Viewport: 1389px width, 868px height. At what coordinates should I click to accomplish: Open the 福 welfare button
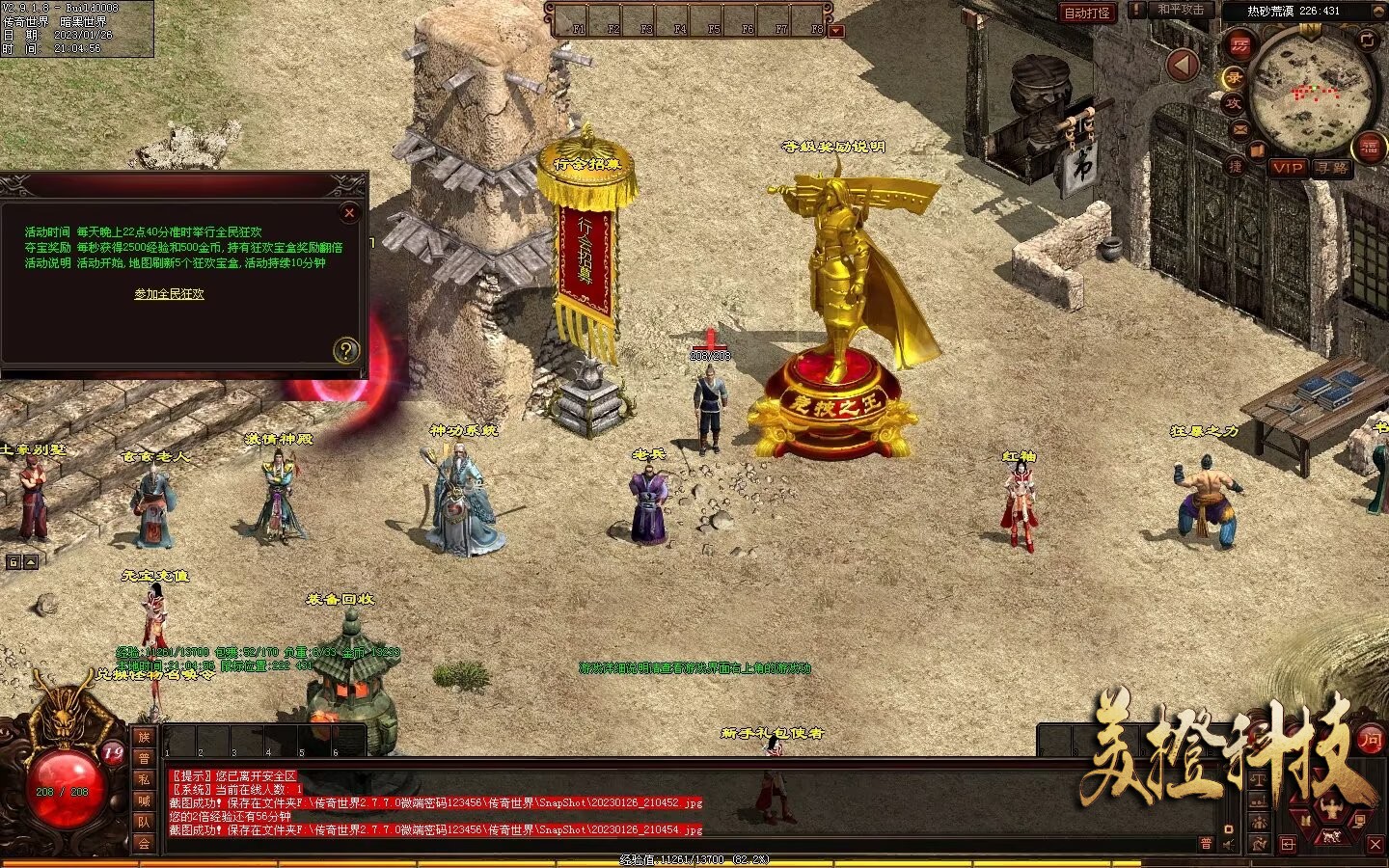coord(1370,147)
